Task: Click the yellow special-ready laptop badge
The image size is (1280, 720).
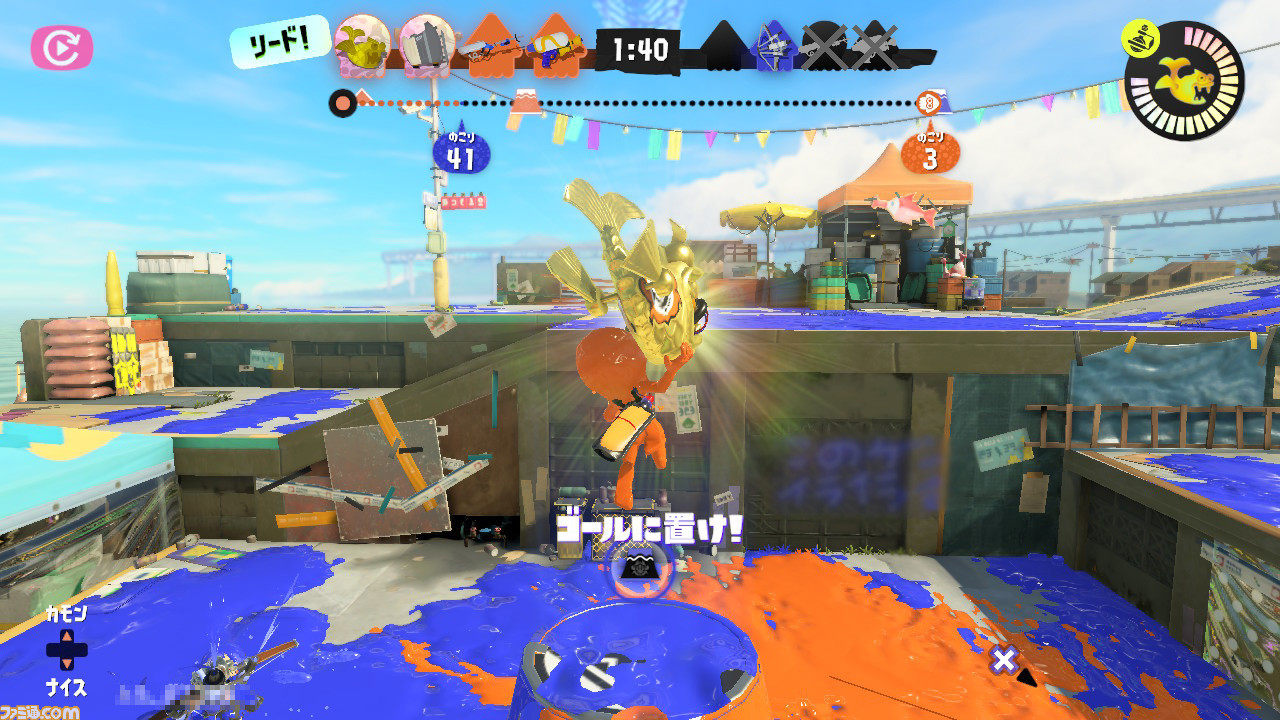Action: 1140,37
